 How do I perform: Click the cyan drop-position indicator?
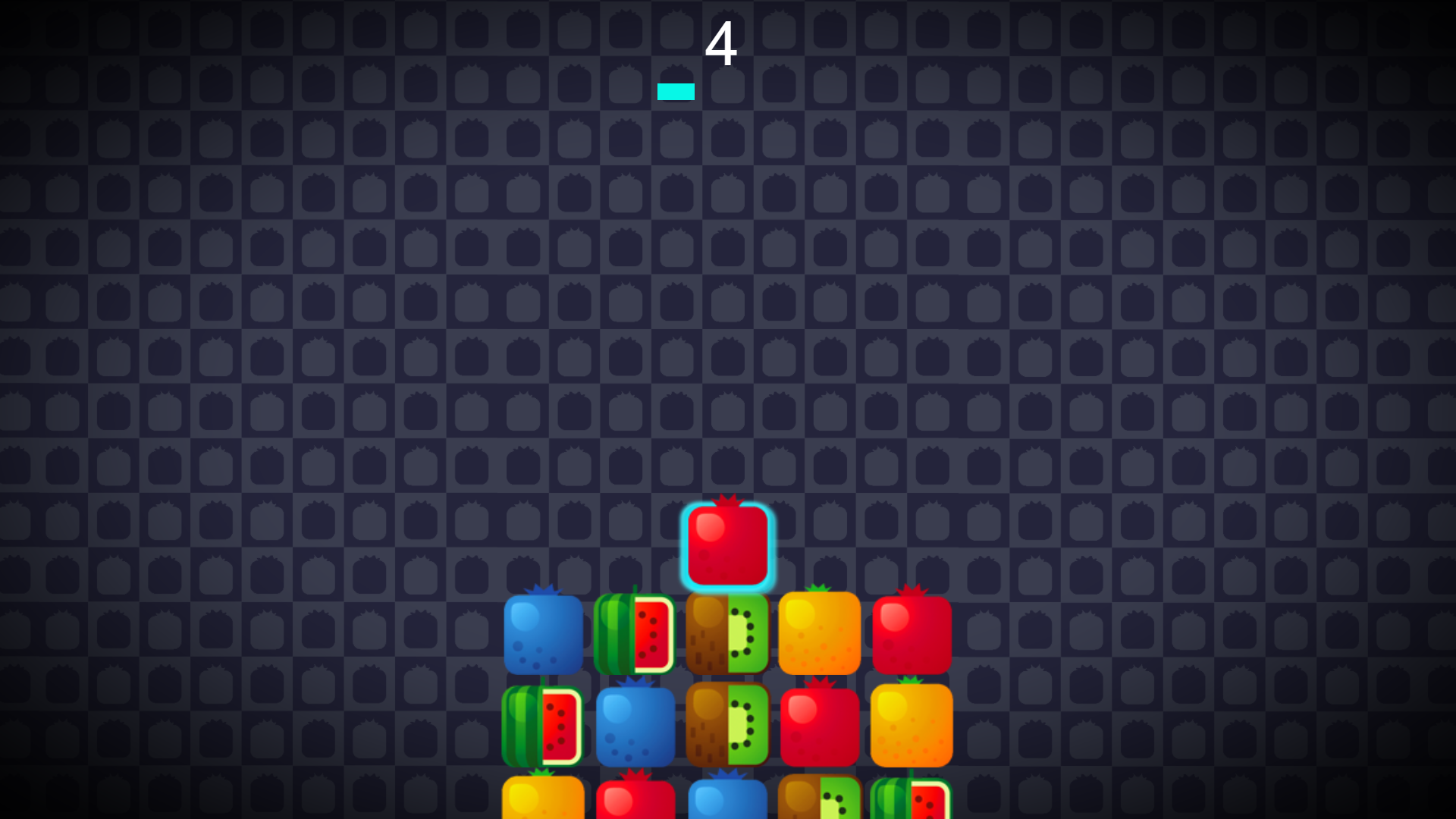pos(676,91)
